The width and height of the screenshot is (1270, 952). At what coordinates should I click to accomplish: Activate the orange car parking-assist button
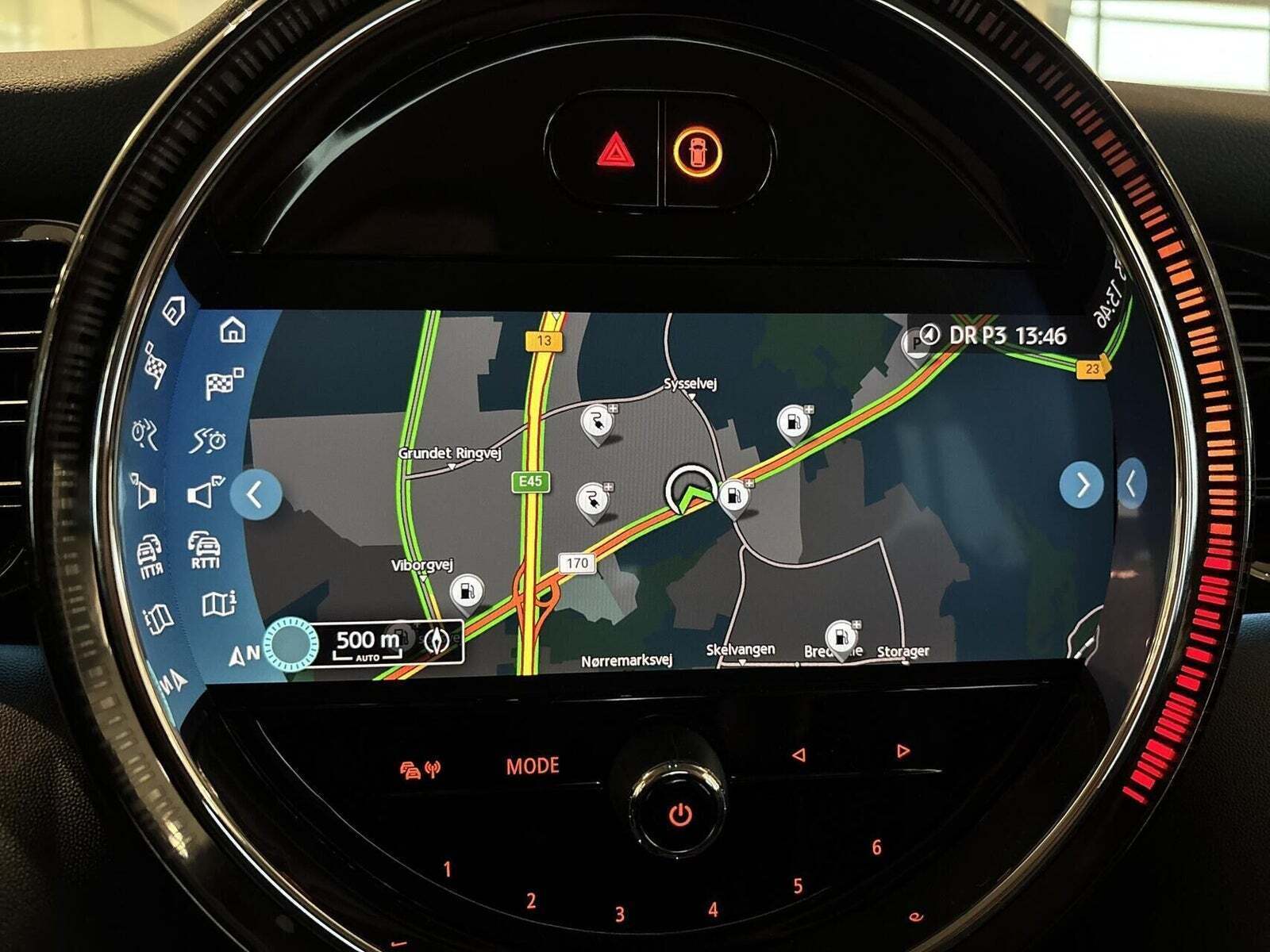(x=698, y=150)
